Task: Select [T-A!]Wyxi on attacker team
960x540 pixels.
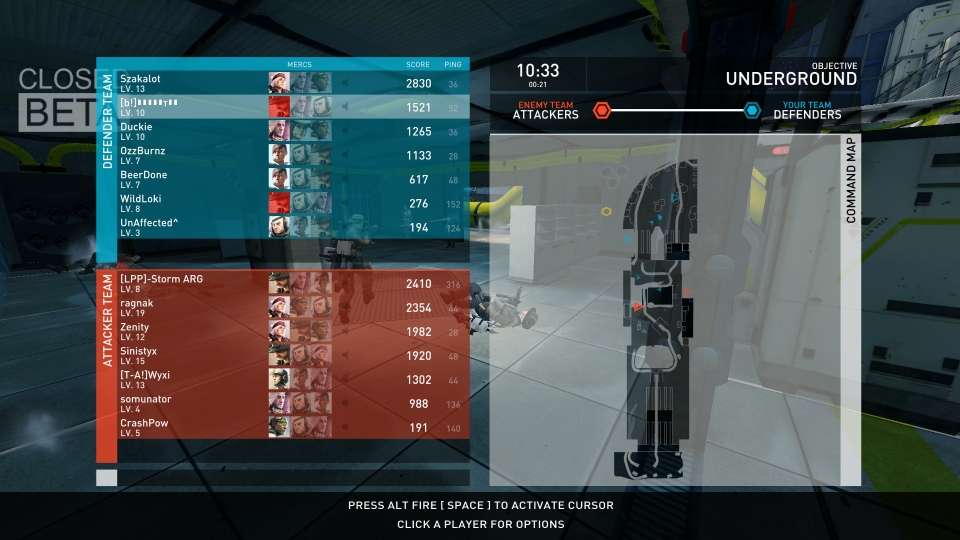Action: [145, 379]
